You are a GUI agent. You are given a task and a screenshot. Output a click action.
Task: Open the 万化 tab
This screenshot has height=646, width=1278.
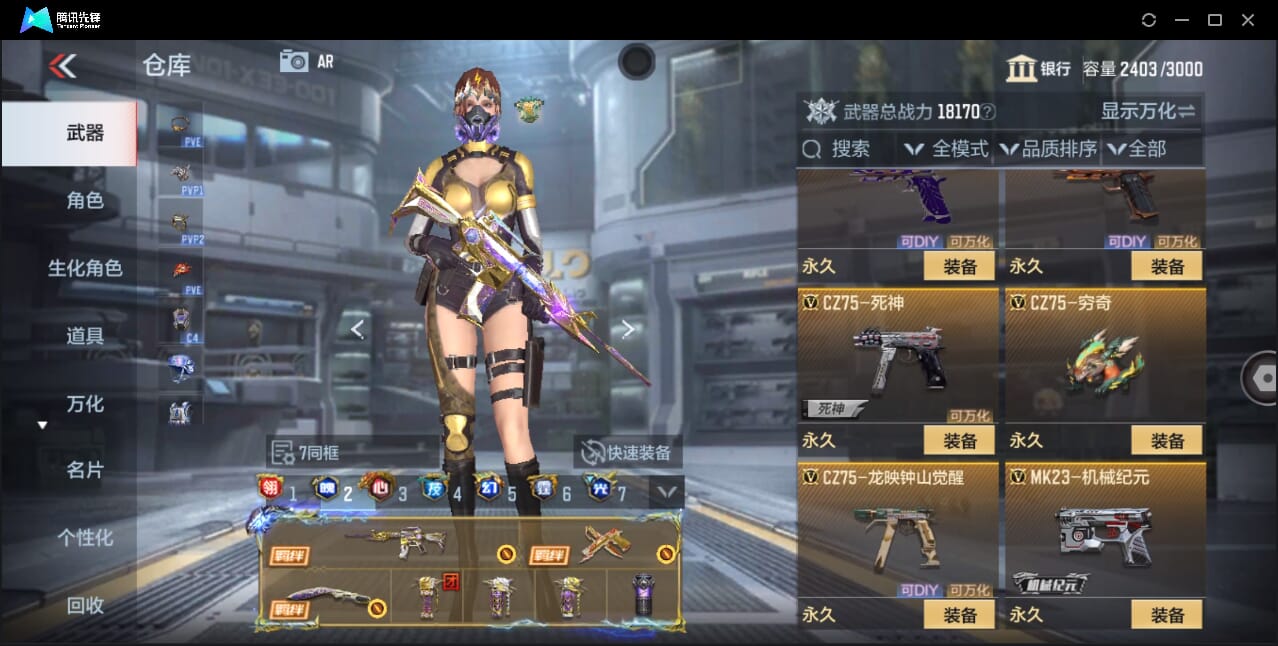84,404
